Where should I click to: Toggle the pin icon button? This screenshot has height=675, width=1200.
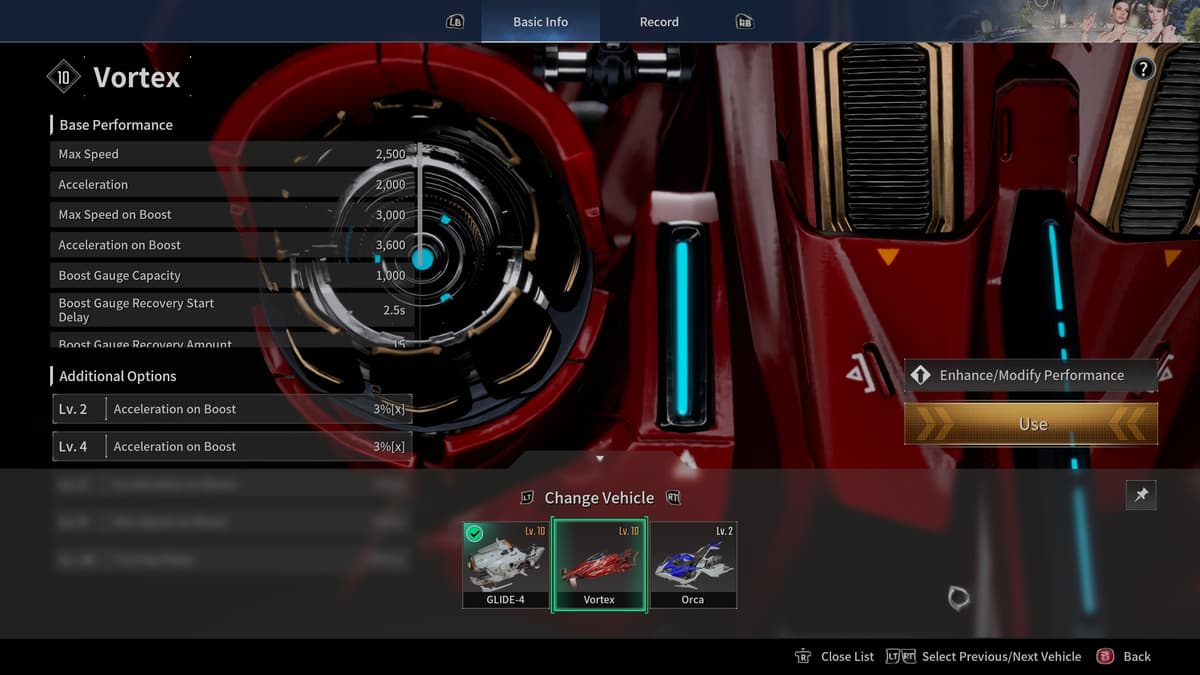[1141, 495]
